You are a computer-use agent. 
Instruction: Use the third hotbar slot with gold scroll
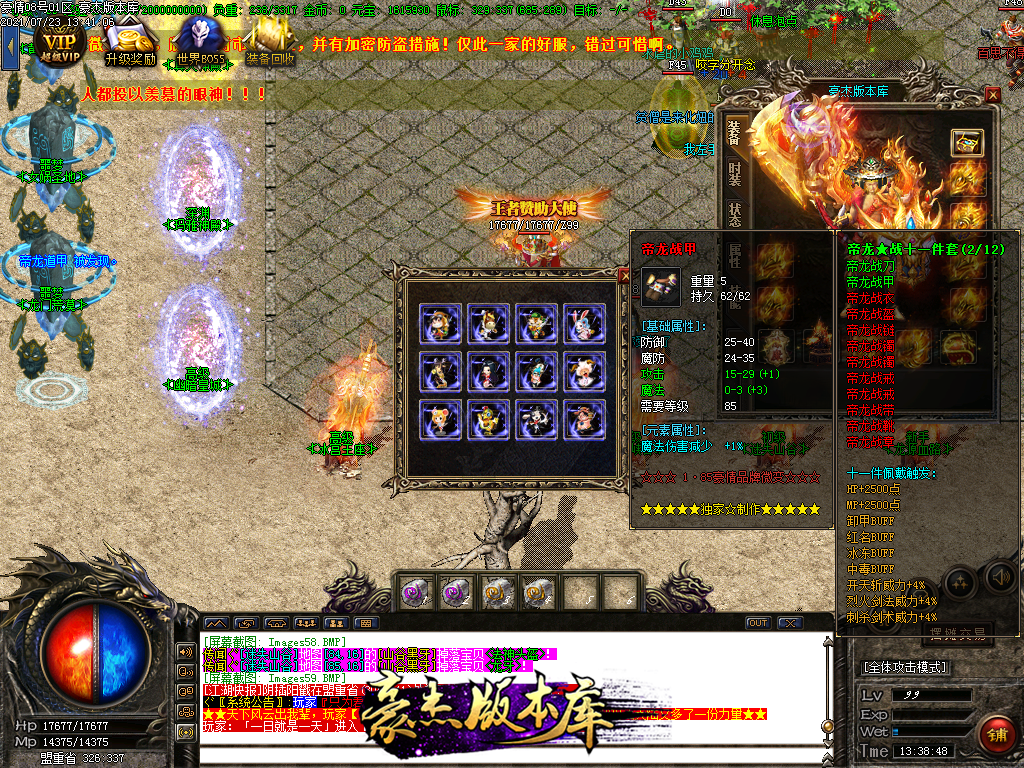[x=497, y=592]
